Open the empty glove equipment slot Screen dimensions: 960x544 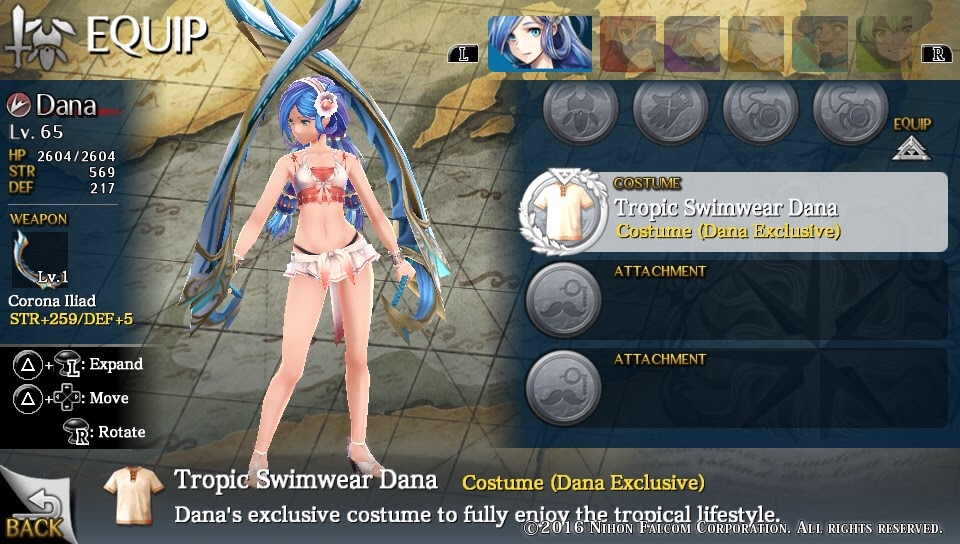[x=670, y=109]
